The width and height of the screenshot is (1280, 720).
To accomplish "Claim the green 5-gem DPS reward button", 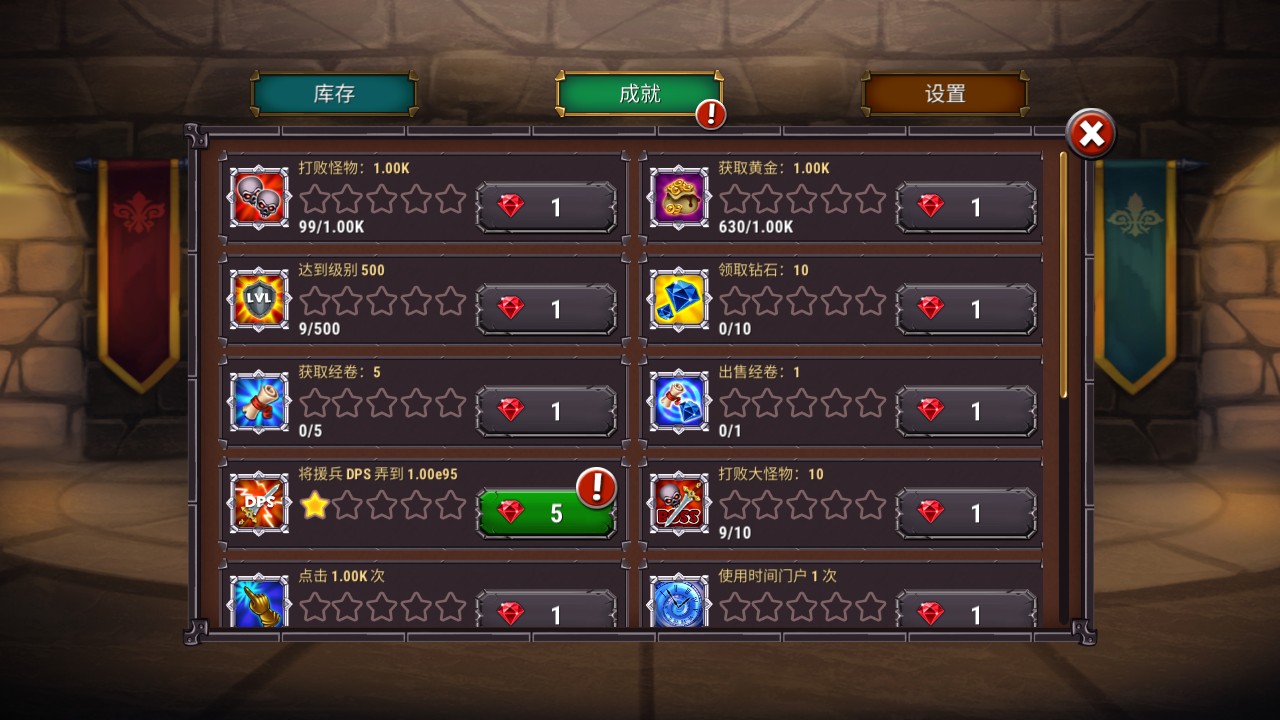I will click(x=546, y=511).
